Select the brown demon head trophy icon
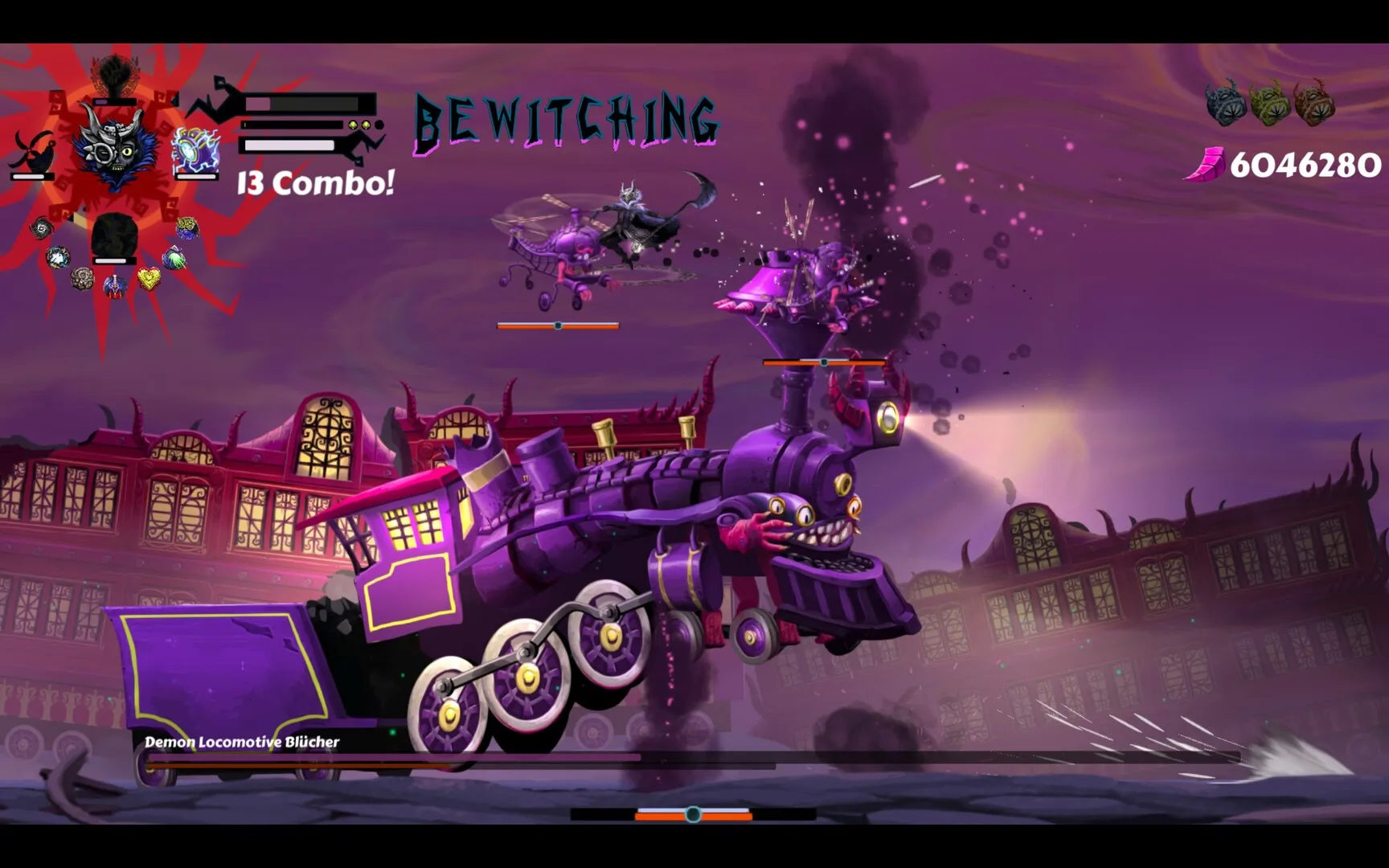The width and height of the screenshot is (1389, 868). [x=1316, y=104]
